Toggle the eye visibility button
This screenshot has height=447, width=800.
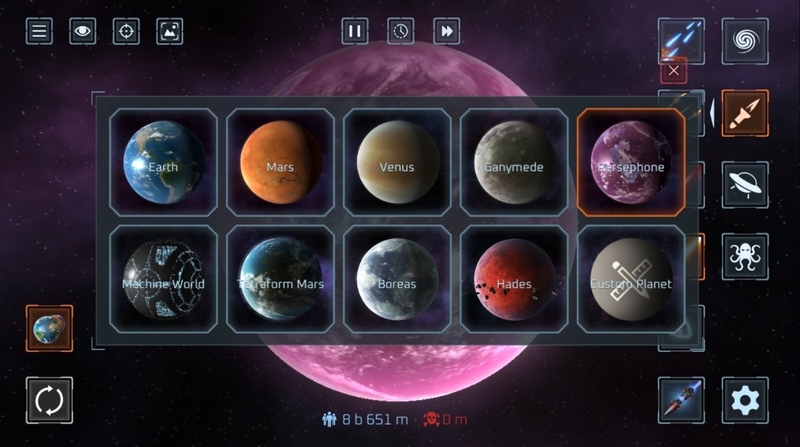click(x=83, y=31)
